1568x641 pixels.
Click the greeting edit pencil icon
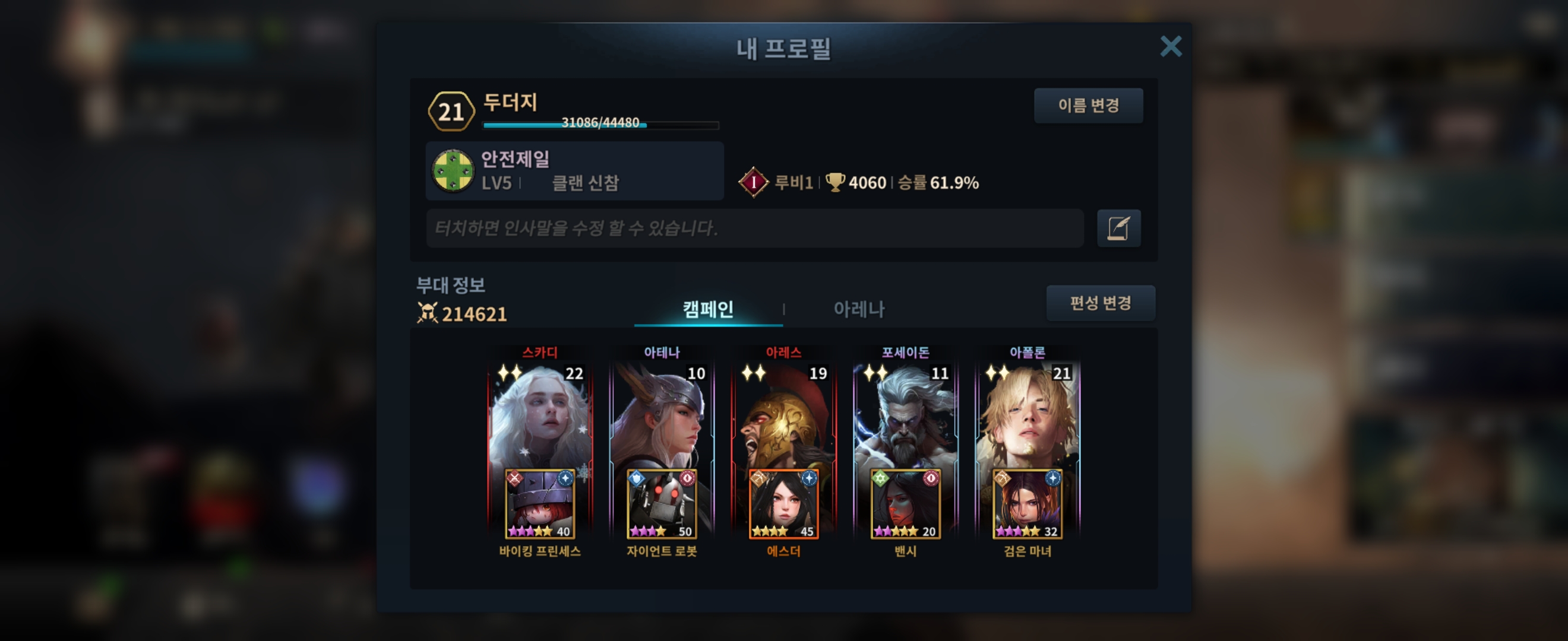point(1118,229)
